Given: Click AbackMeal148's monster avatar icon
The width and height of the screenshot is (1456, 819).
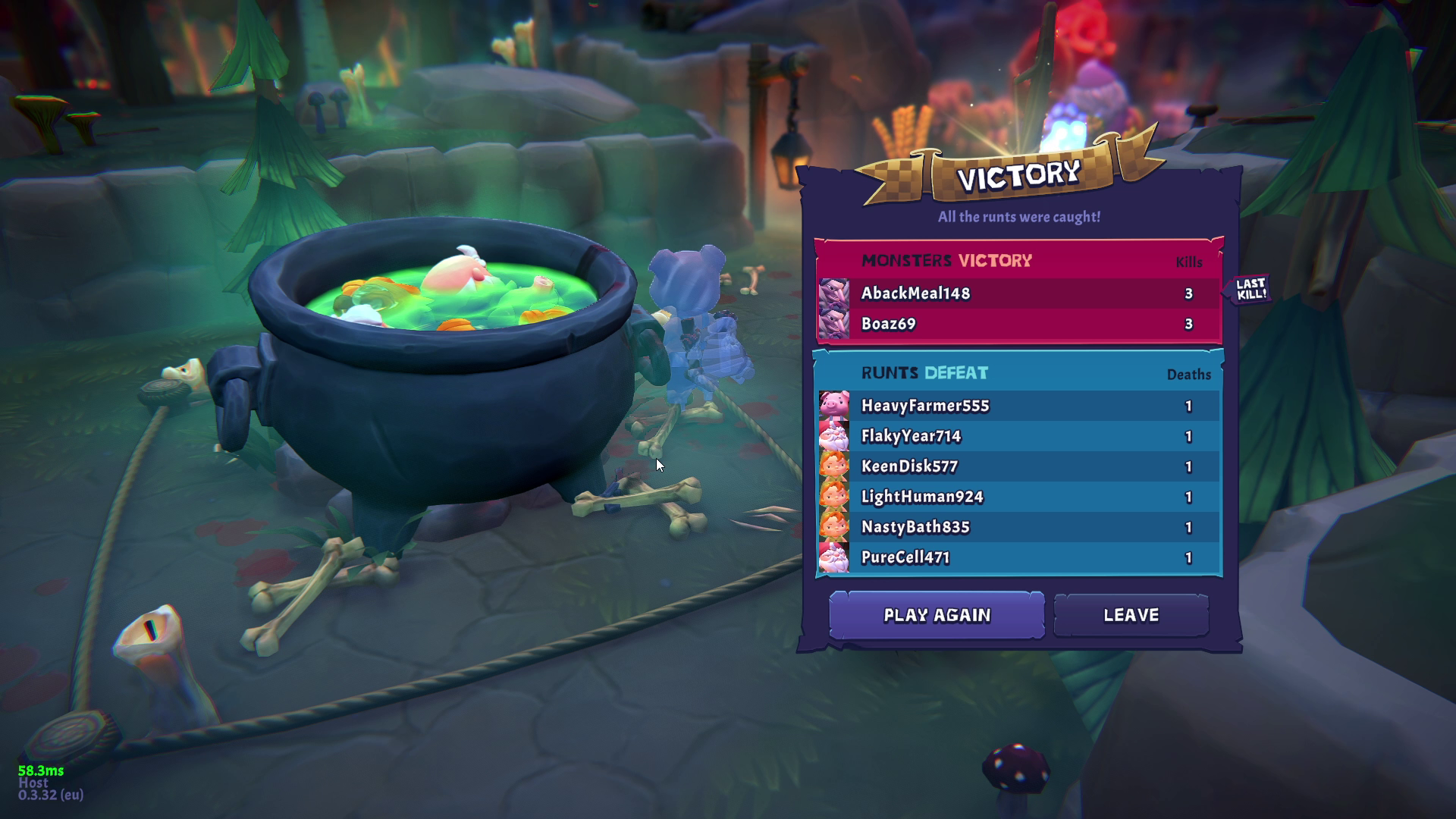Looking at the screenshot, I should 834,294.
